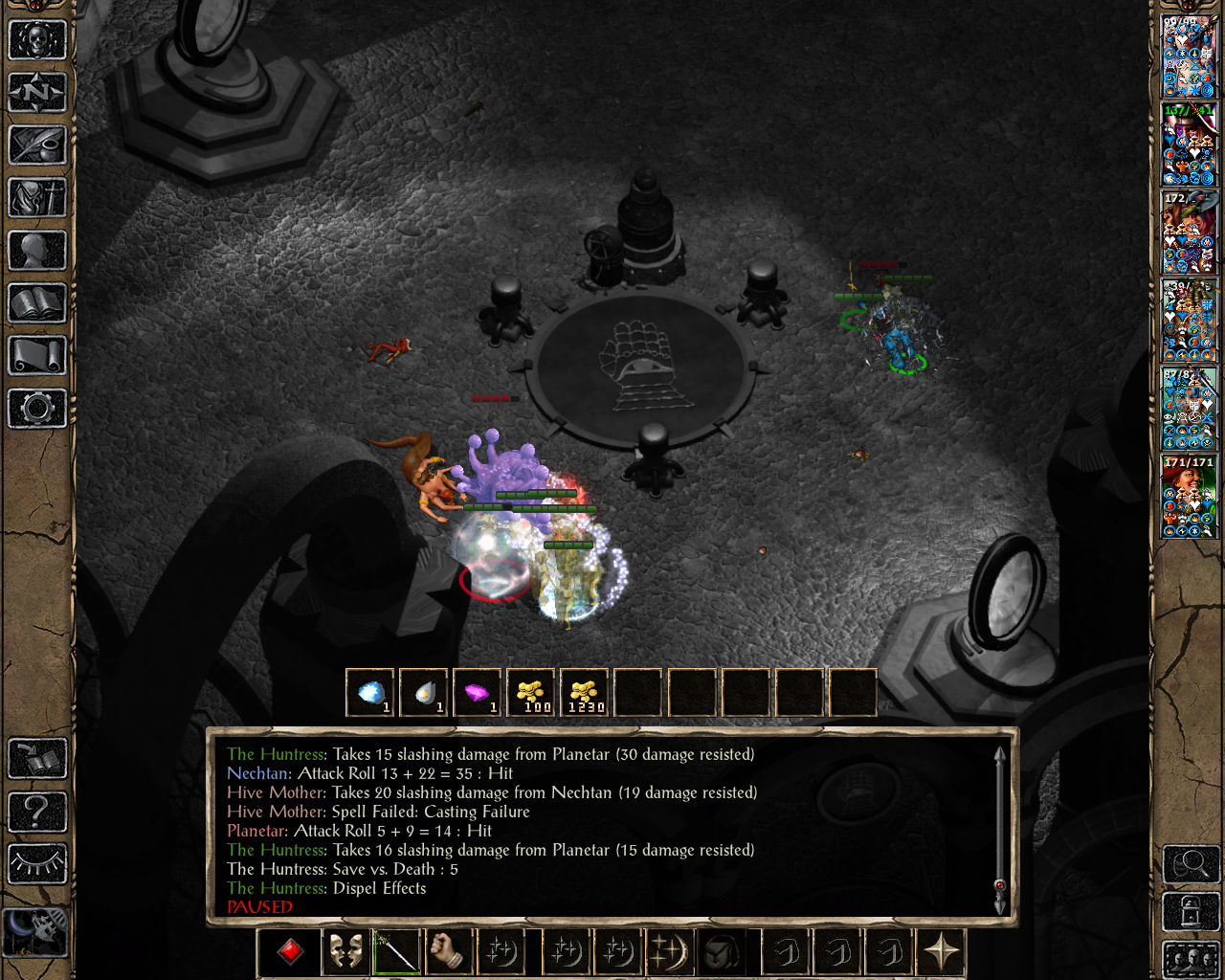Open the skull main menu button
The width and height of the screenshot is (1225, 980).
click(37, 40)
